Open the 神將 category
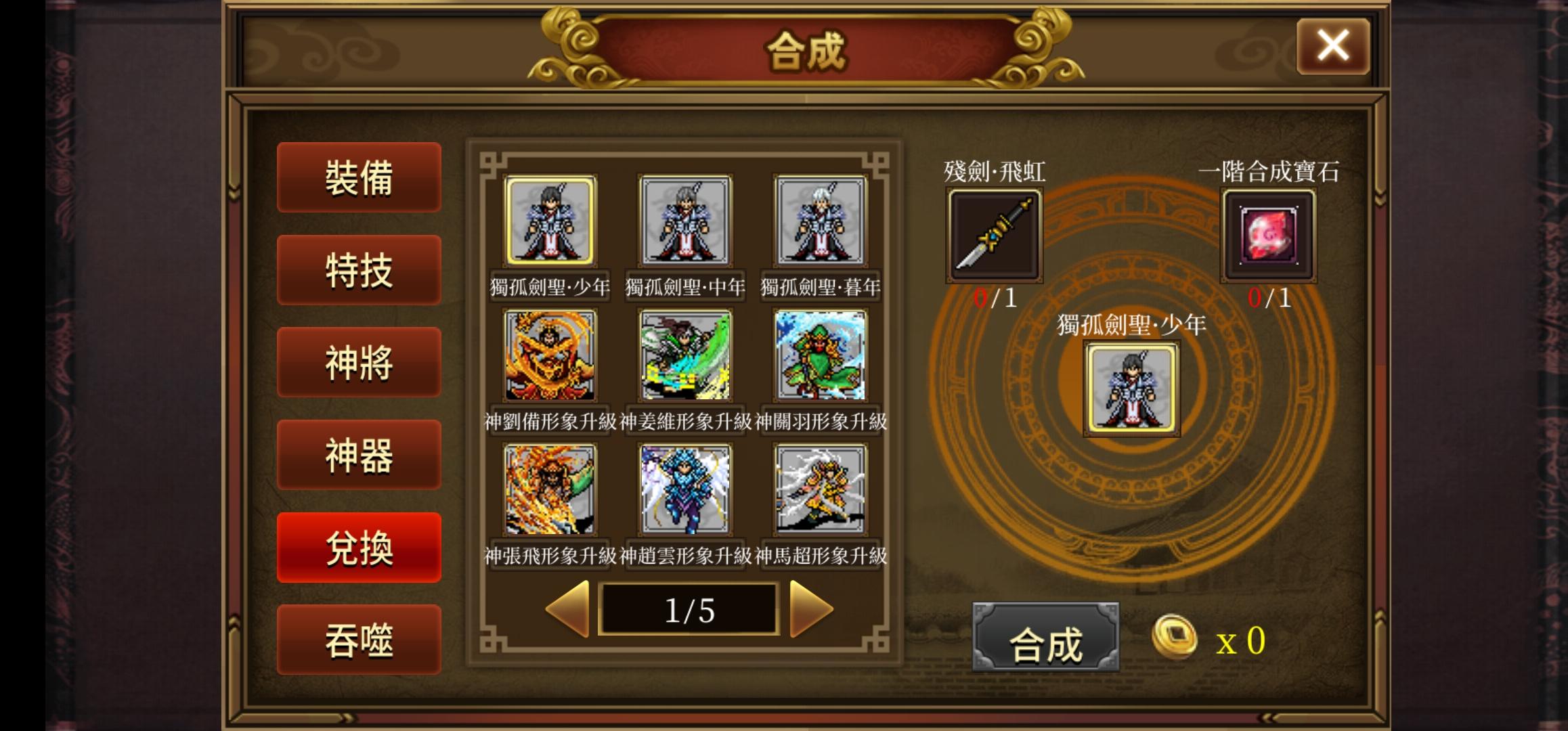Image resolution: width=1568 pixels, height=731 pixels. 359,363
